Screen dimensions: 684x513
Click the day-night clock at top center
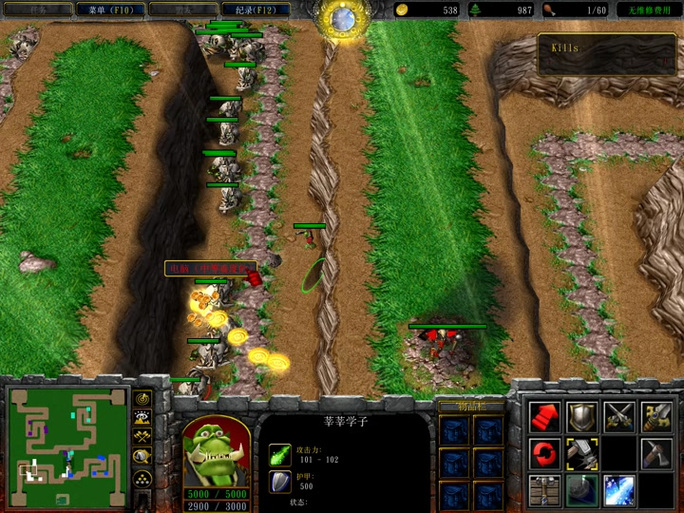pos(342,20)
